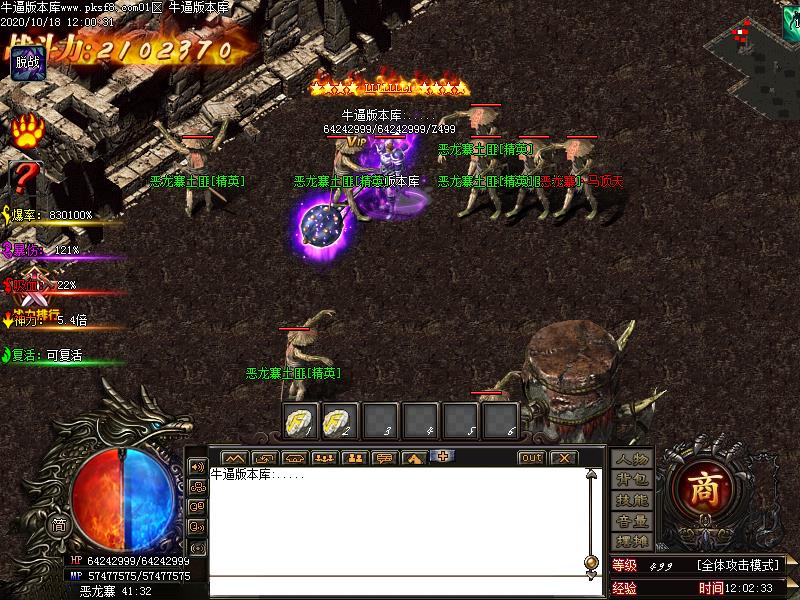The height and width of the screenshot is (600, 800).
Task: Click the round 简 button on dragon orb
Action: click(x=59, y=526)
